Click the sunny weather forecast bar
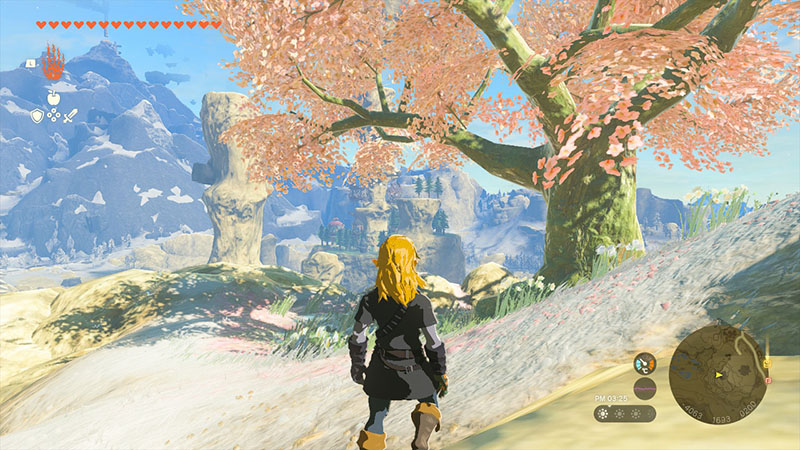The image size is (800, 450). pos(624,413)
